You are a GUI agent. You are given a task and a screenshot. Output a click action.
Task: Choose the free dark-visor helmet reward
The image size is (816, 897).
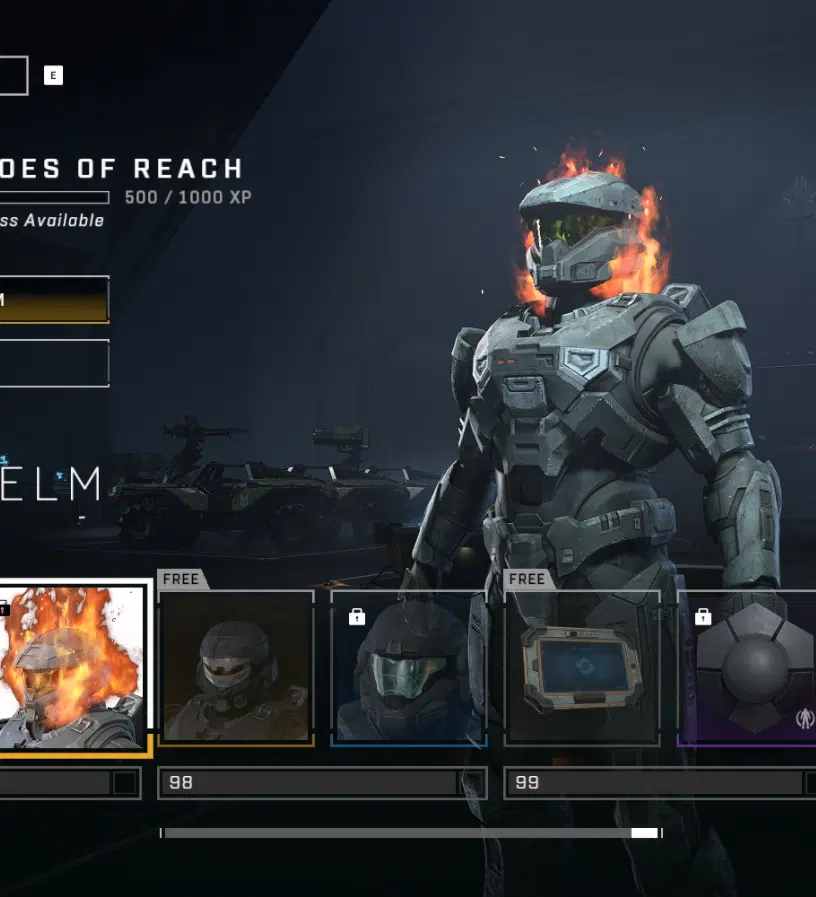pyautogui.click(x=236, y=668)
